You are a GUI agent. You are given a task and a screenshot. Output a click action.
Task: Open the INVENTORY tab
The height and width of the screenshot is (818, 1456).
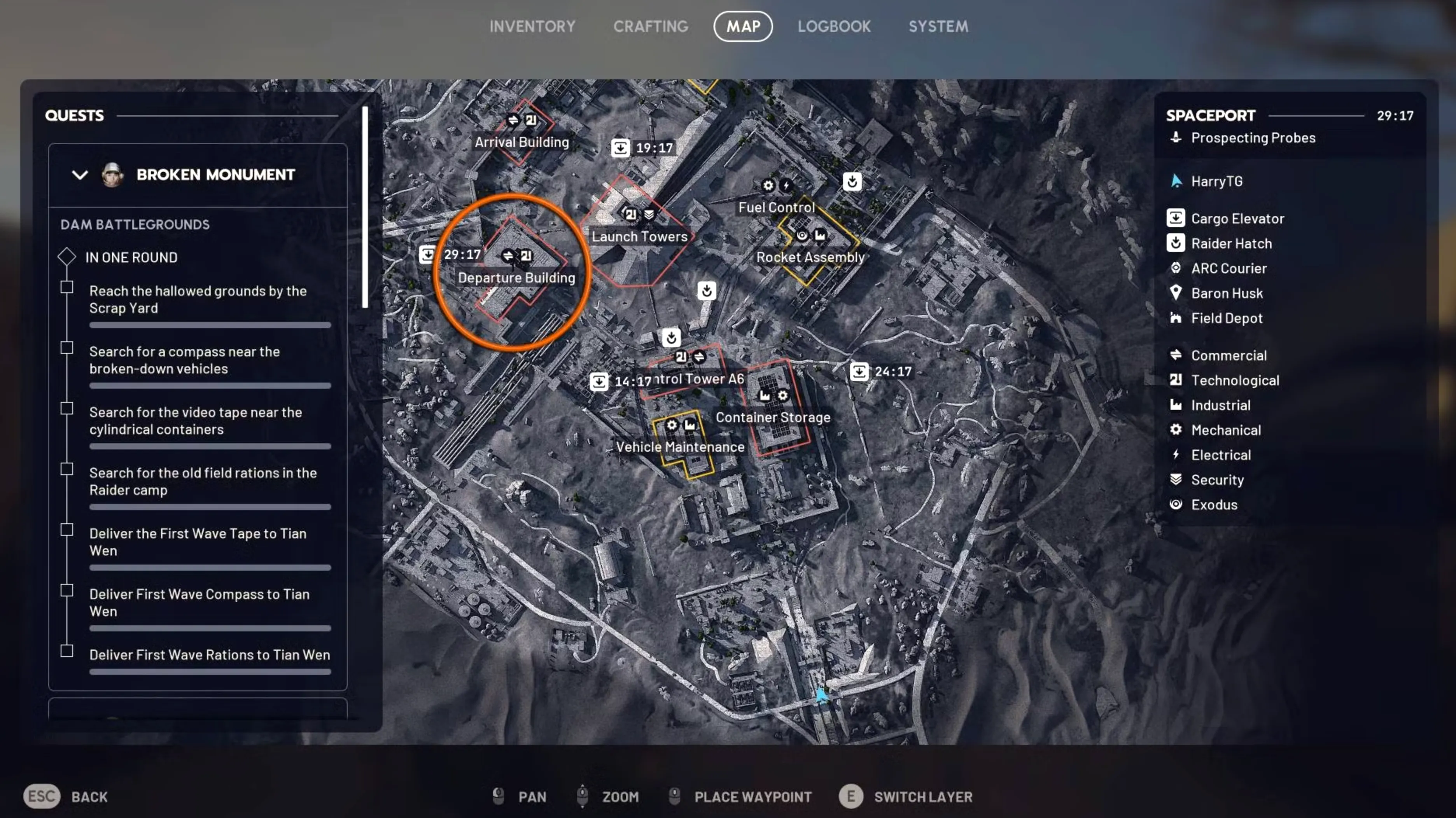pyautogui.click(x=532, y=26)
